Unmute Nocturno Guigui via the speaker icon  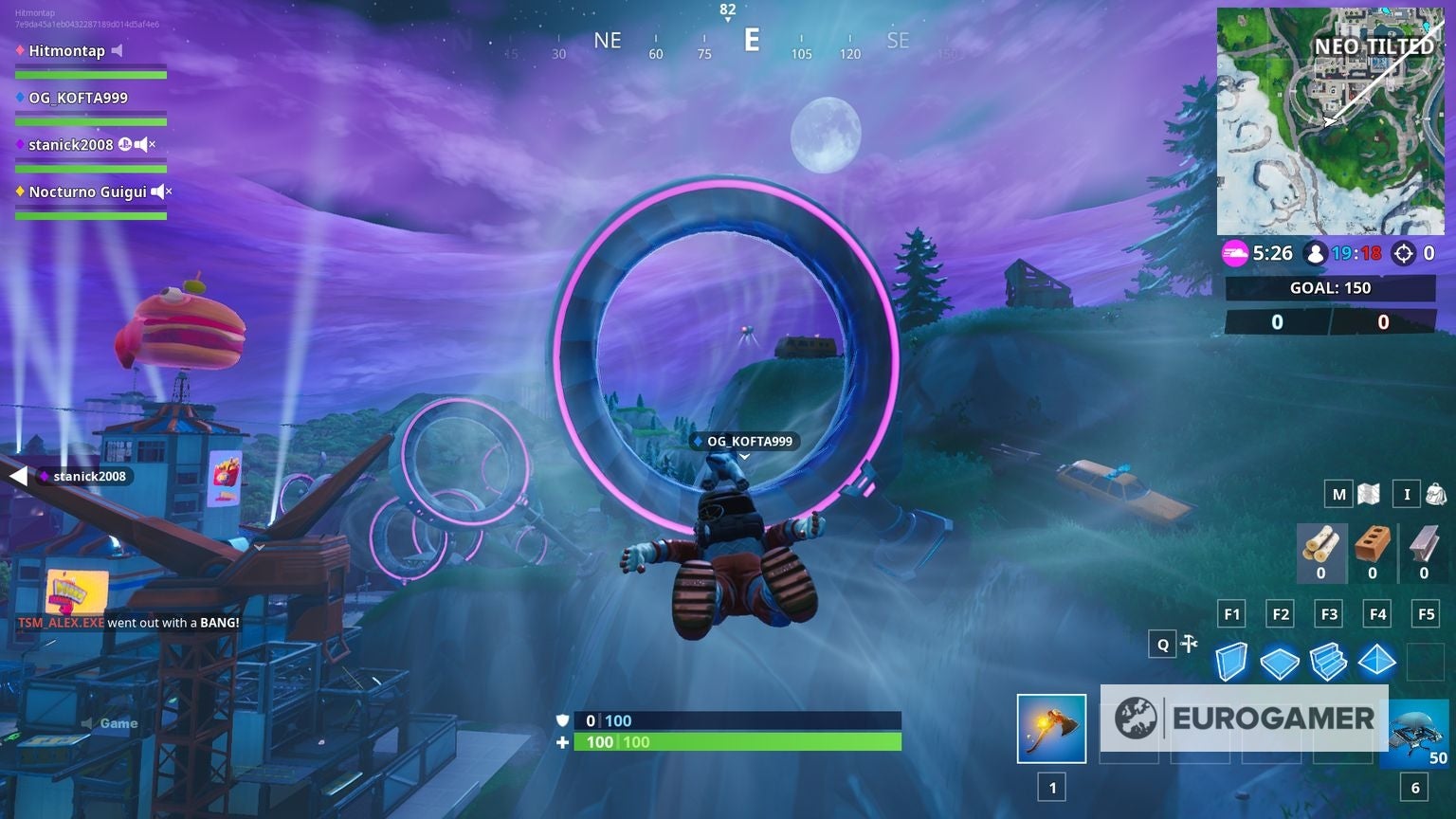(x=157, y=191)
